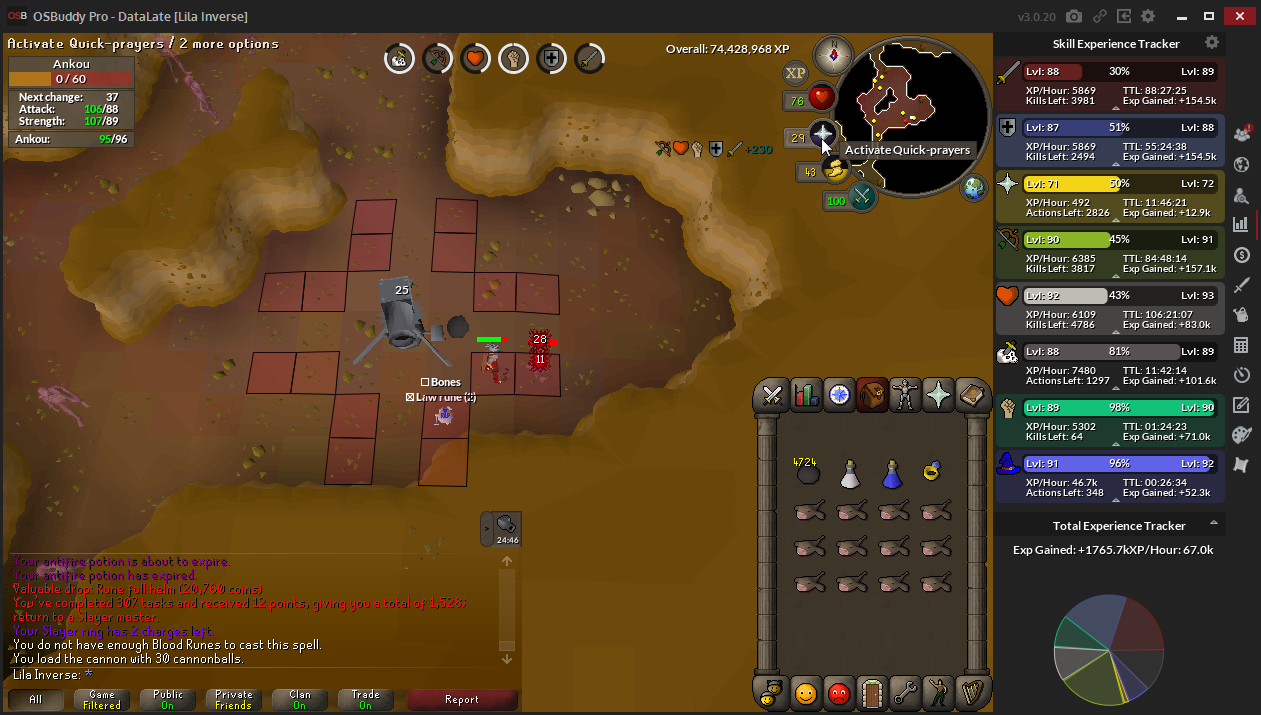
Task: Click the special attack crossed swords orb
Action: tap(861, 197)
